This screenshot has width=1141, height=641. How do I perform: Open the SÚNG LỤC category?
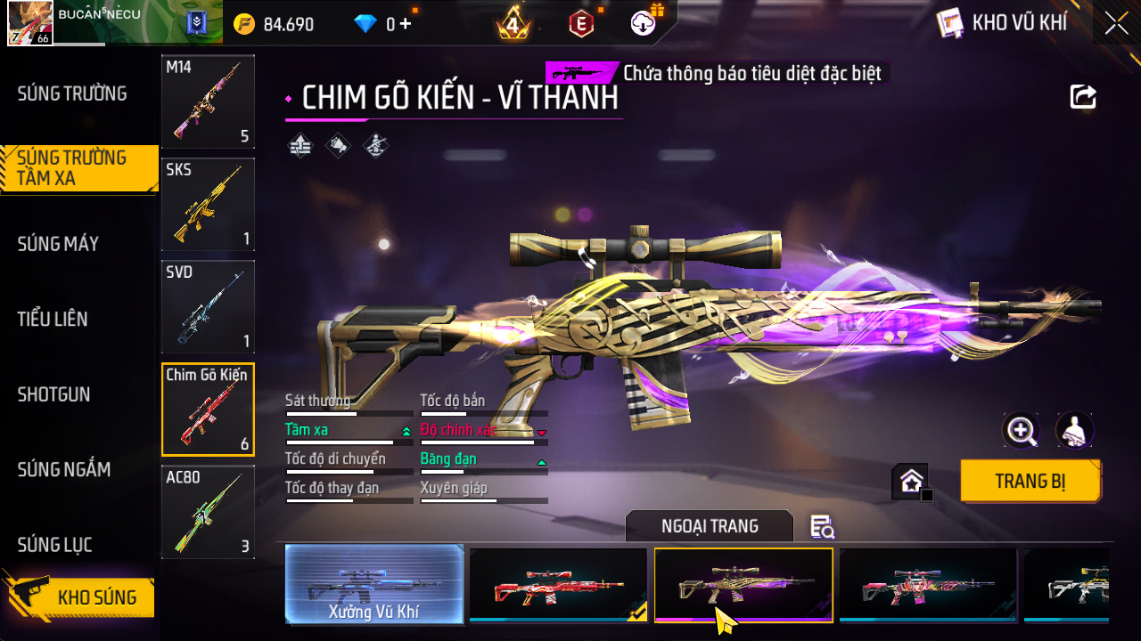click(x=55, y=545)
